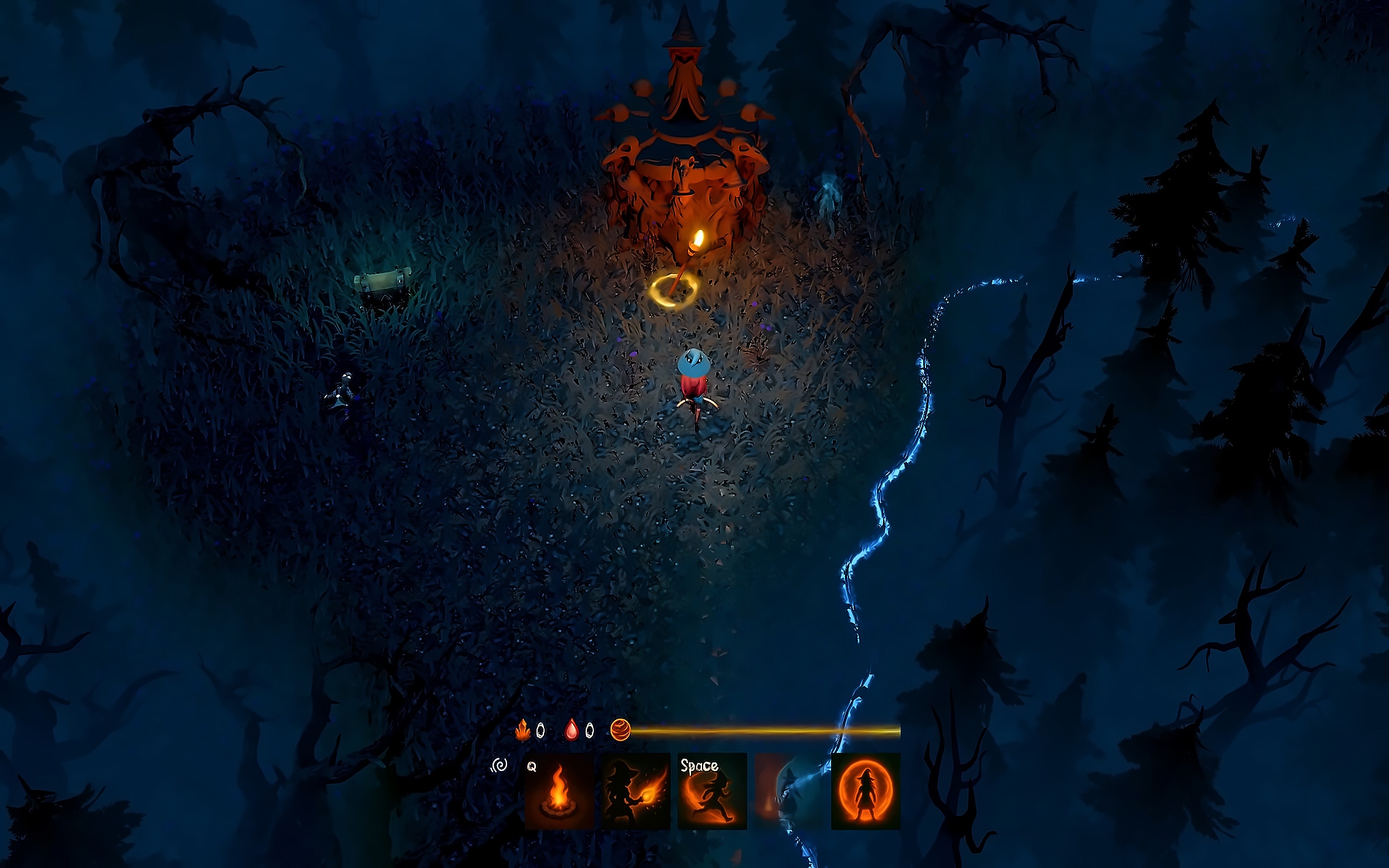Select the faded fourth ability slot

pos(789,791)
